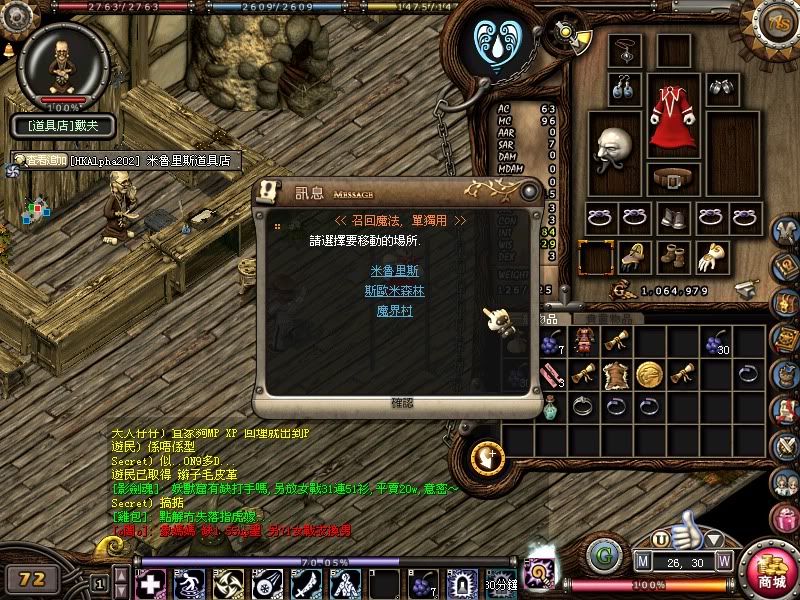Select the gold coin item in inventory
This screenshot has width=800, height=600.
[650, 374]
